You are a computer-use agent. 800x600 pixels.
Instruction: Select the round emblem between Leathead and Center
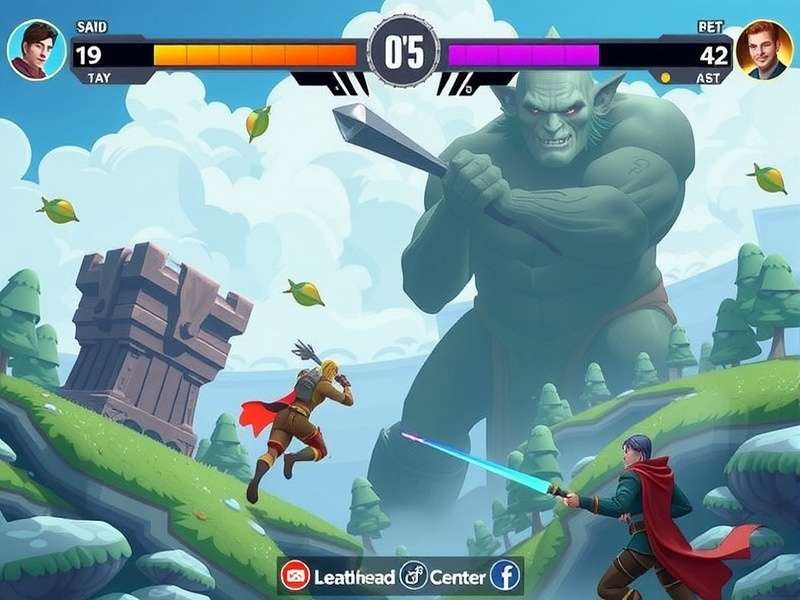pos(413,576)
